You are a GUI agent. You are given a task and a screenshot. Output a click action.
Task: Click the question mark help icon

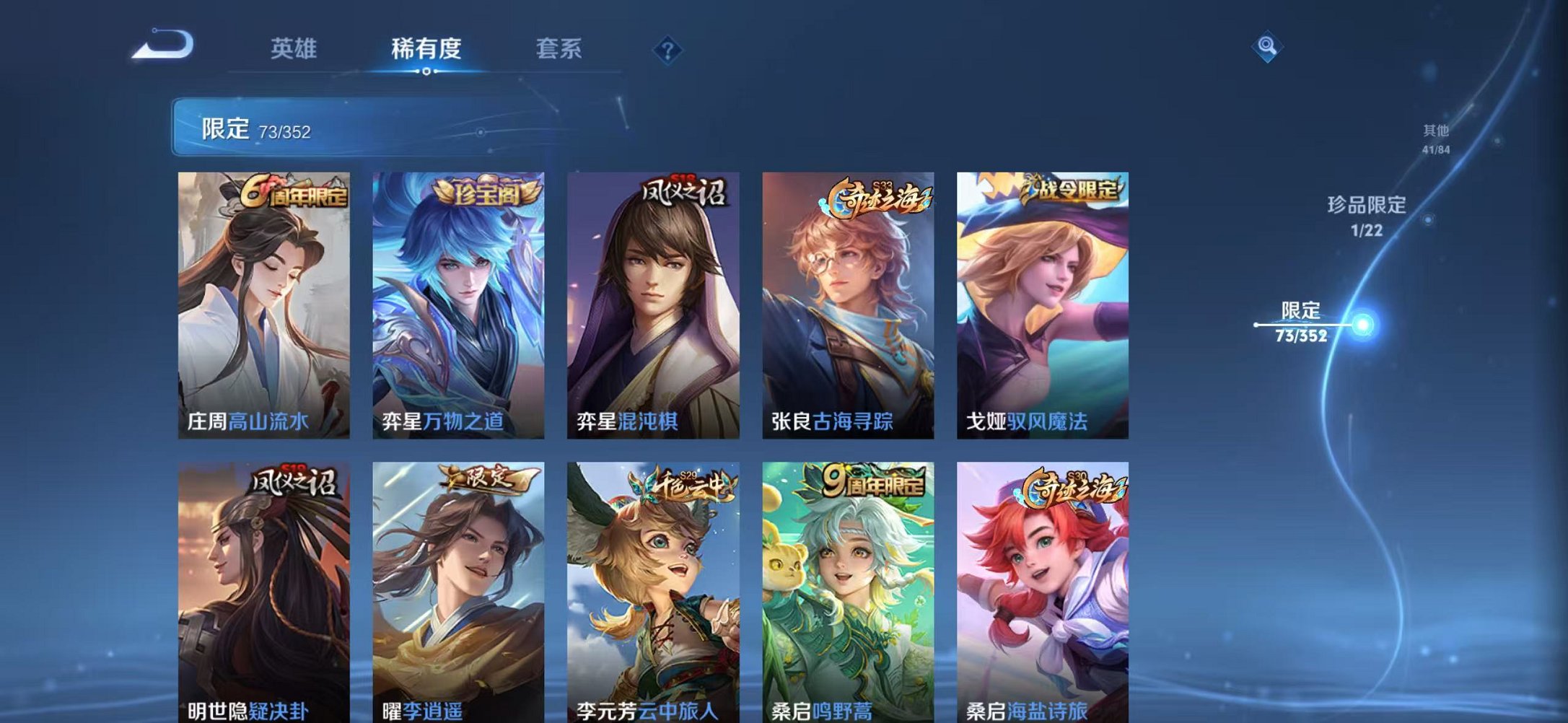[x=667, y=49]
